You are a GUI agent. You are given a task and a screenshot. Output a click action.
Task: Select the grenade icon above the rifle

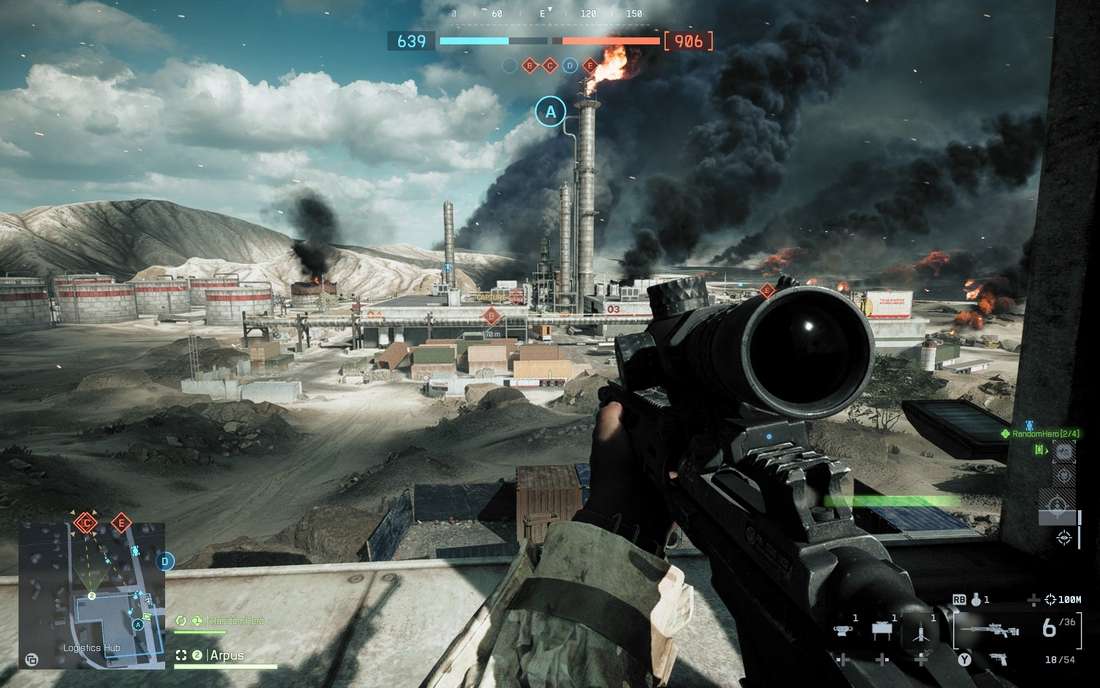point(975,599)
